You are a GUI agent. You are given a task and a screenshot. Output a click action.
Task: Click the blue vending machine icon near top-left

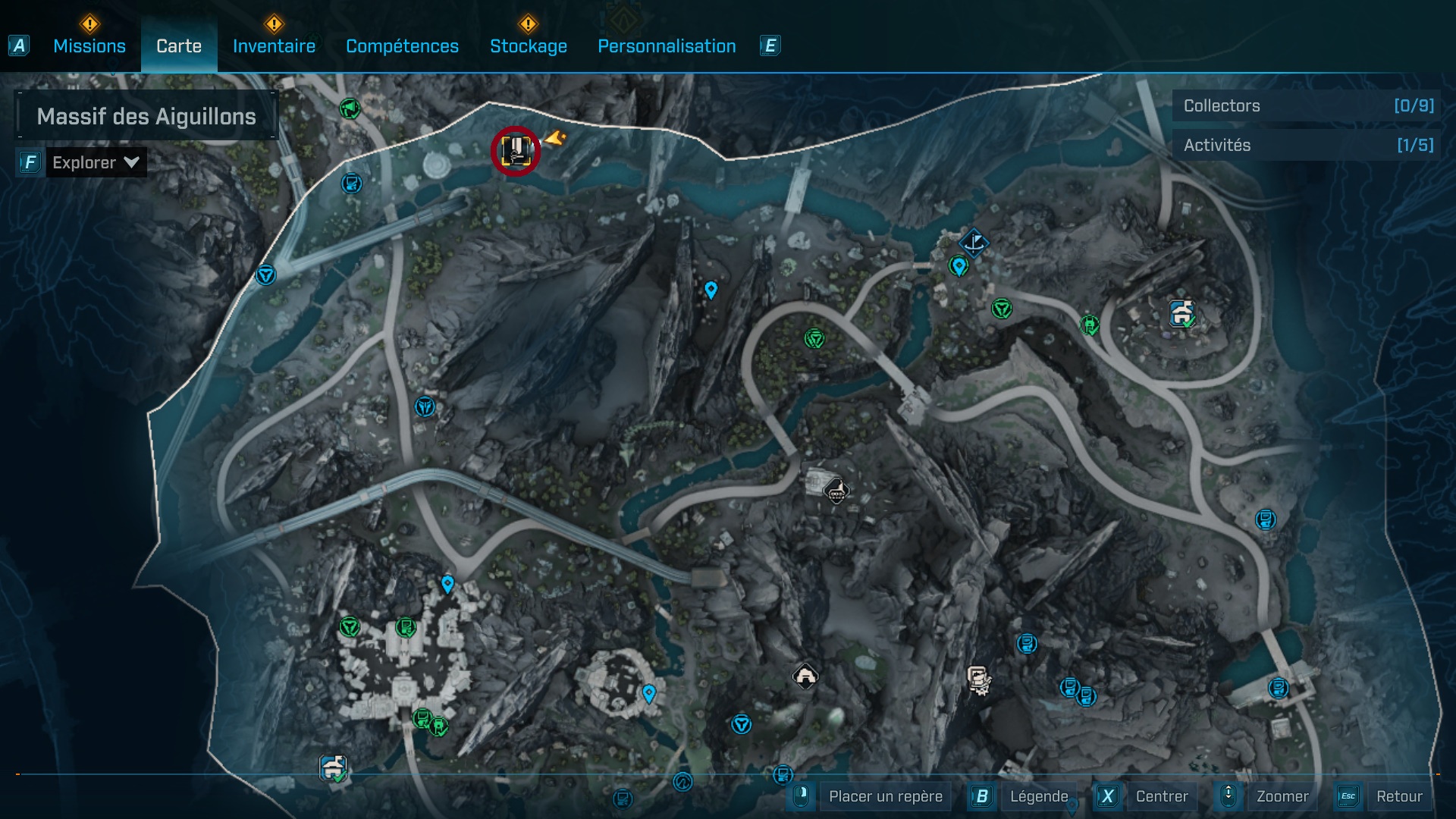(352, 181)
